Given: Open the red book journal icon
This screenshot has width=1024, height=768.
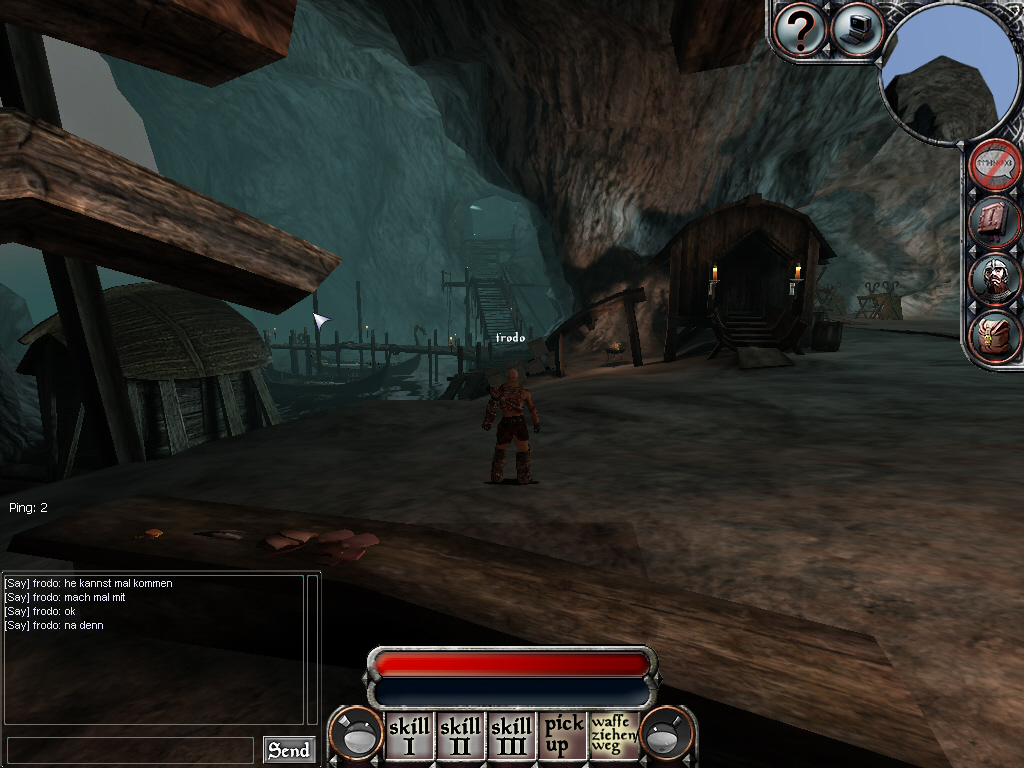Looking at the screenshot, I should pos(996,222).
